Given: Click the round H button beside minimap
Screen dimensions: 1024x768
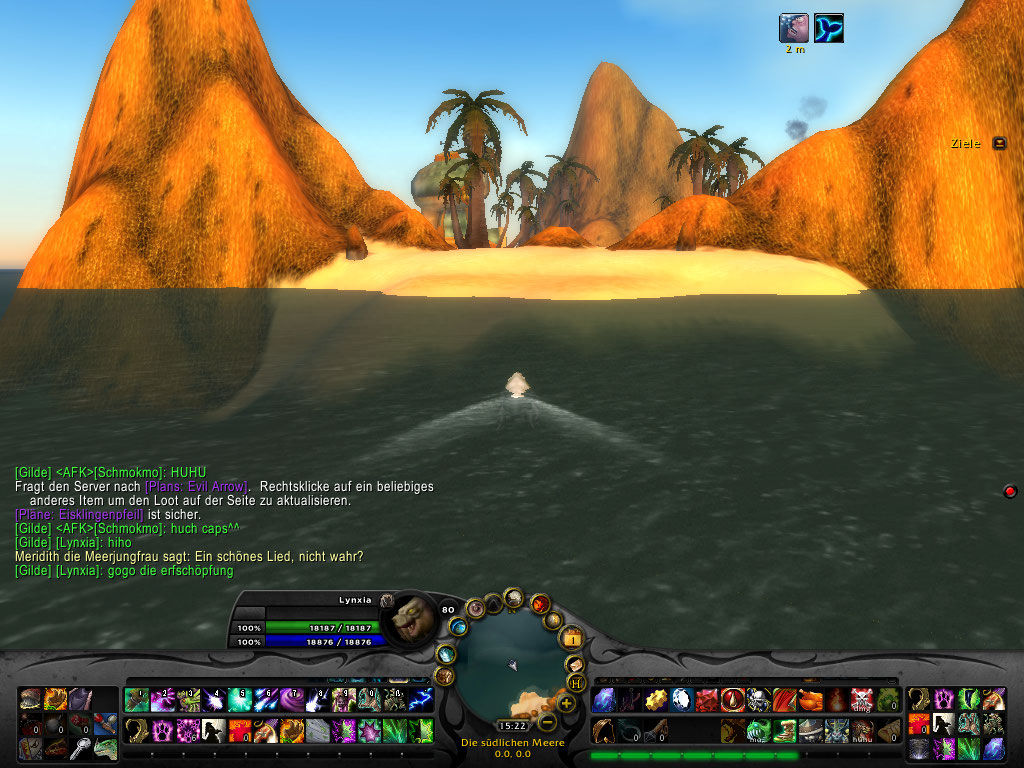Looking at the screenshot, I should [576, 682].
